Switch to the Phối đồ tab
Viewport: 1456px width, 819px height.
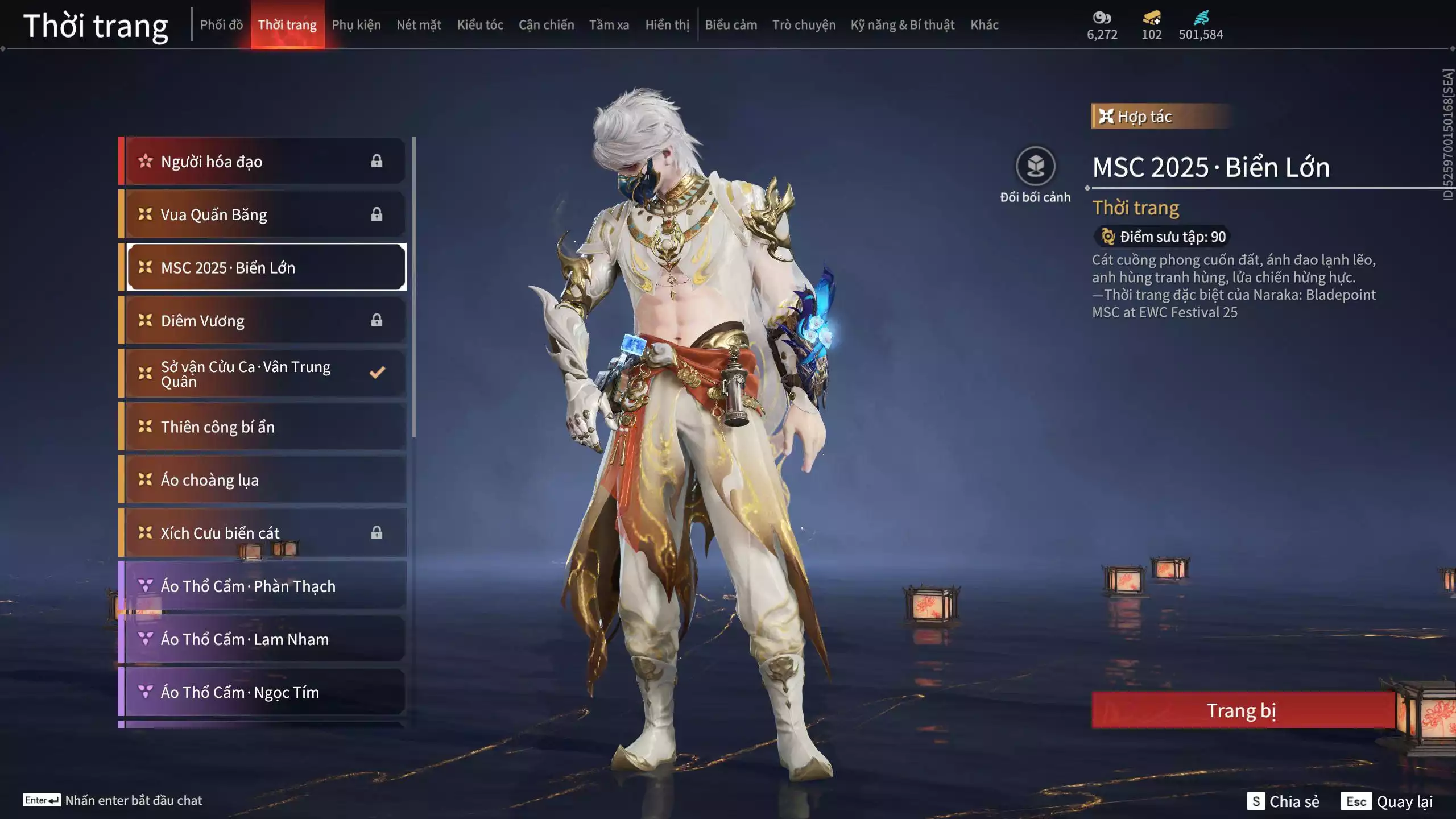(x=221, y=25)
